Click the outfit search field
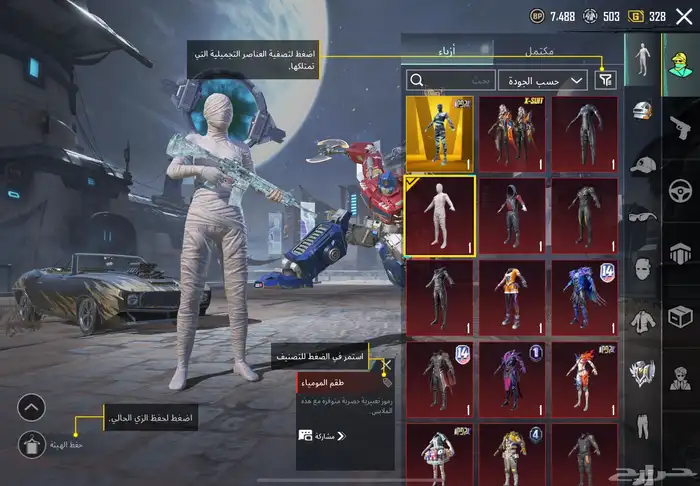The image size is (700, 486). [x=452, y=80]
